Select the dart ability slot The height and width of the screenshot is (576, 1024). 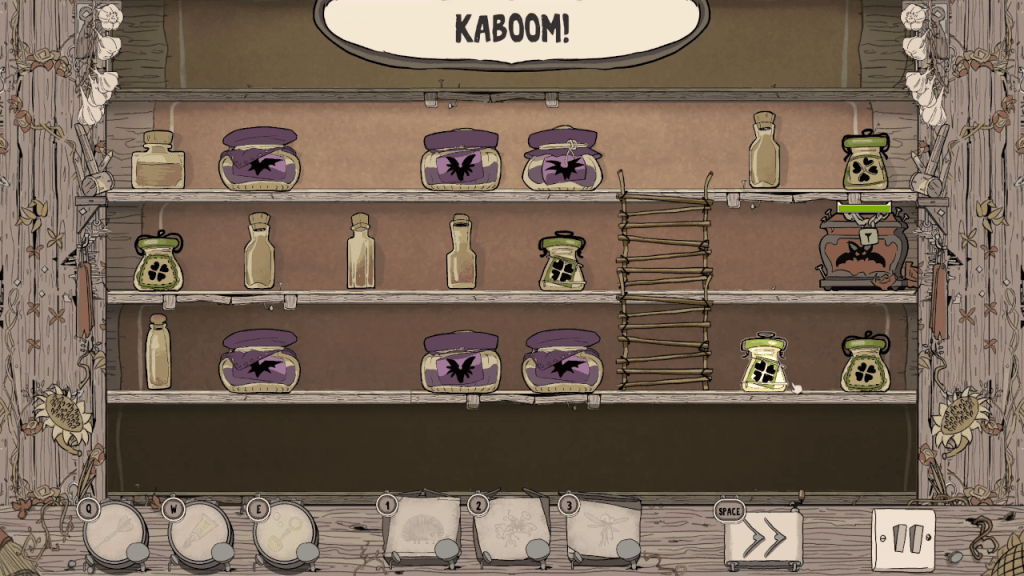(115, 533)
